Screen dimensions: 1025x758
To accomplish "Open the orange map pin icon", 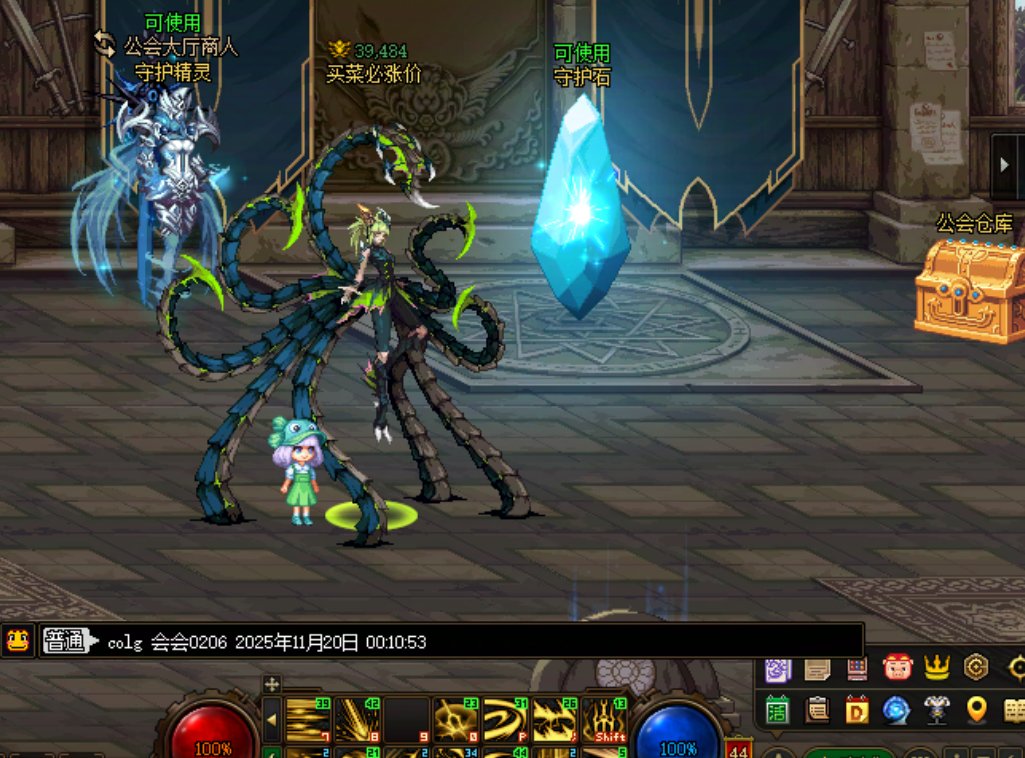I will [977, 709].
